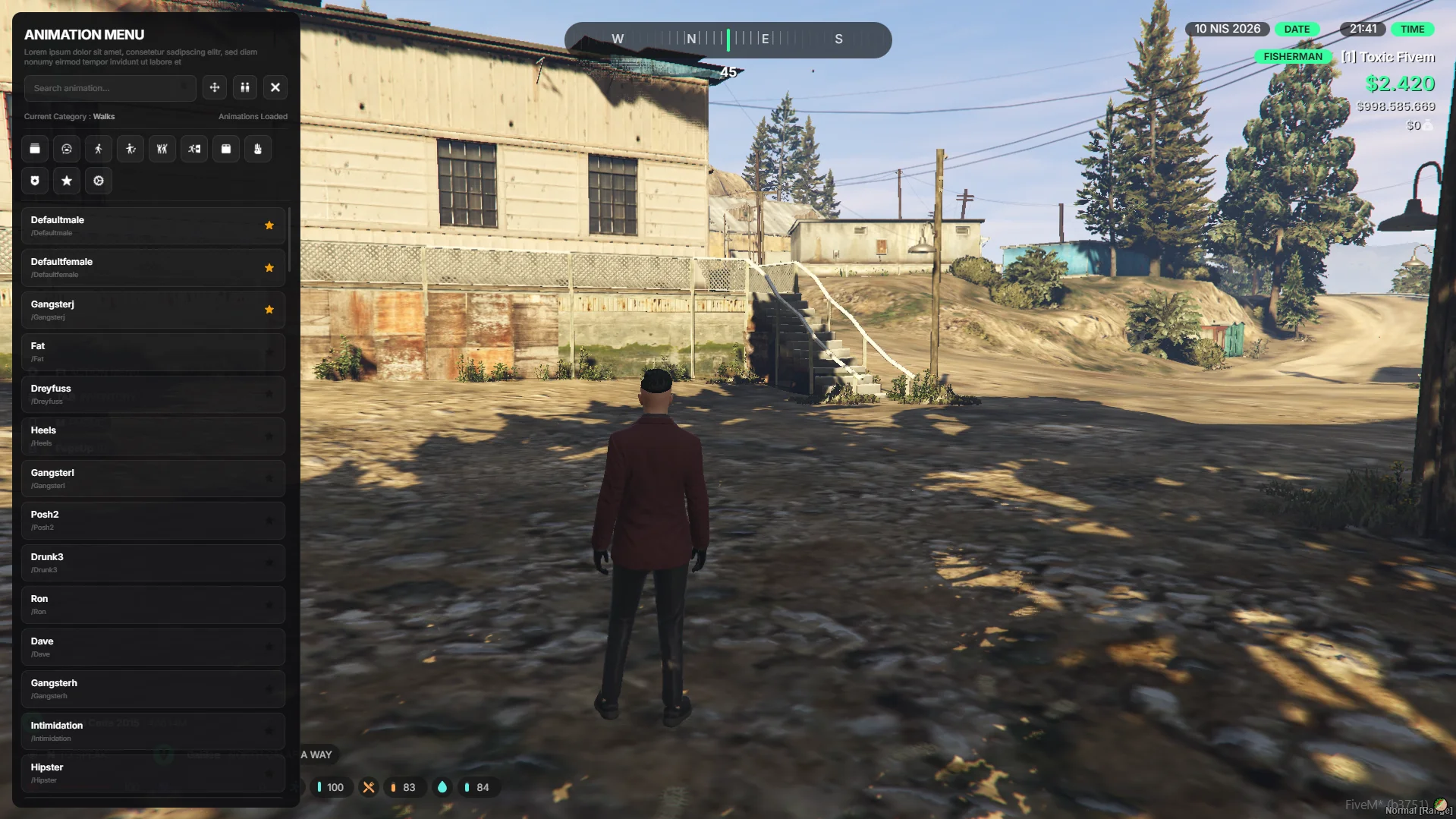Toggle the favorite star on Gangsterj
The height and width of the screenshot is (819, 1456).
point(269,310)
